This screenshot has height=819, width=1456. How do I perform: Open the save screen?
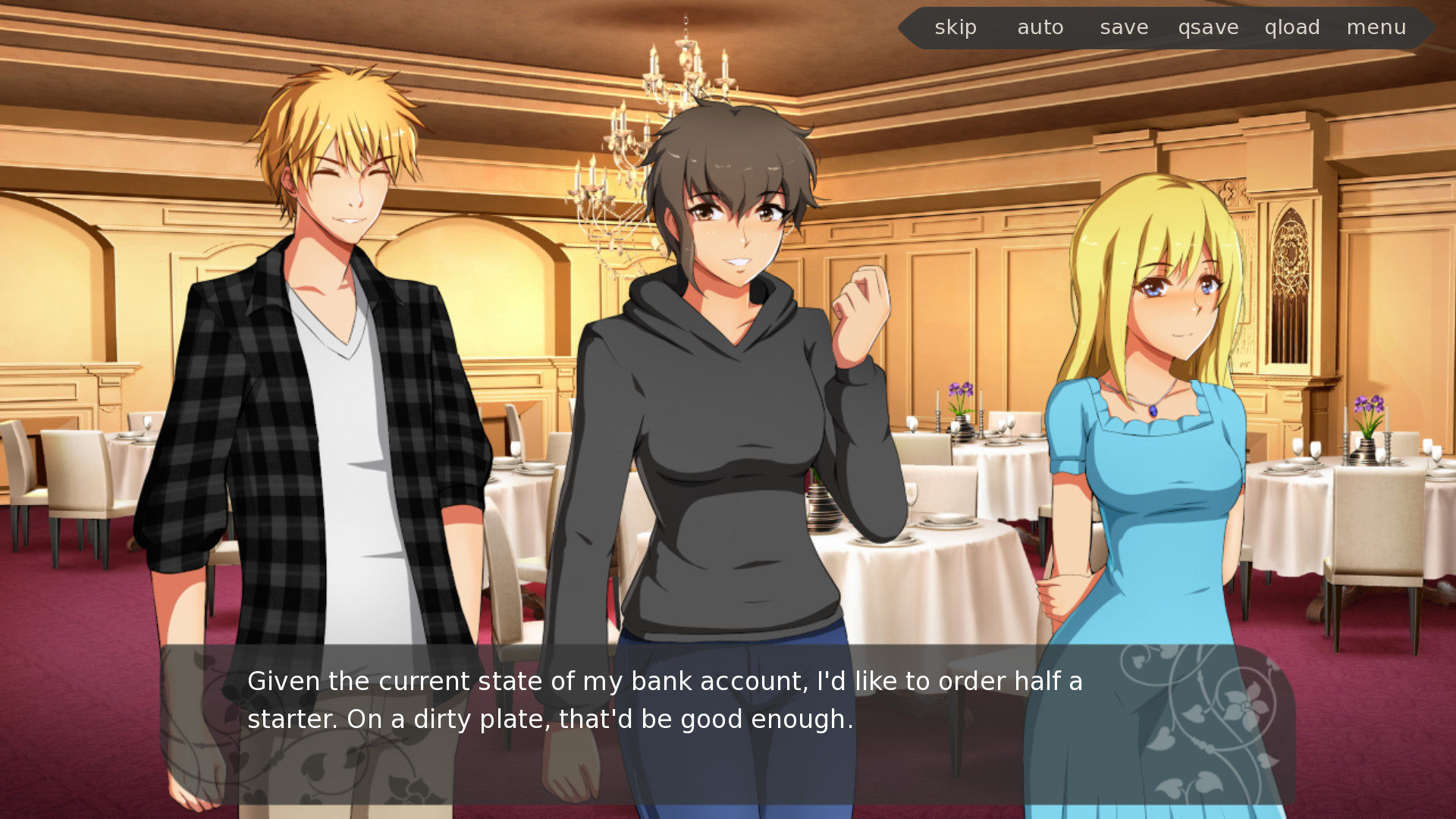pos(1124,27)
